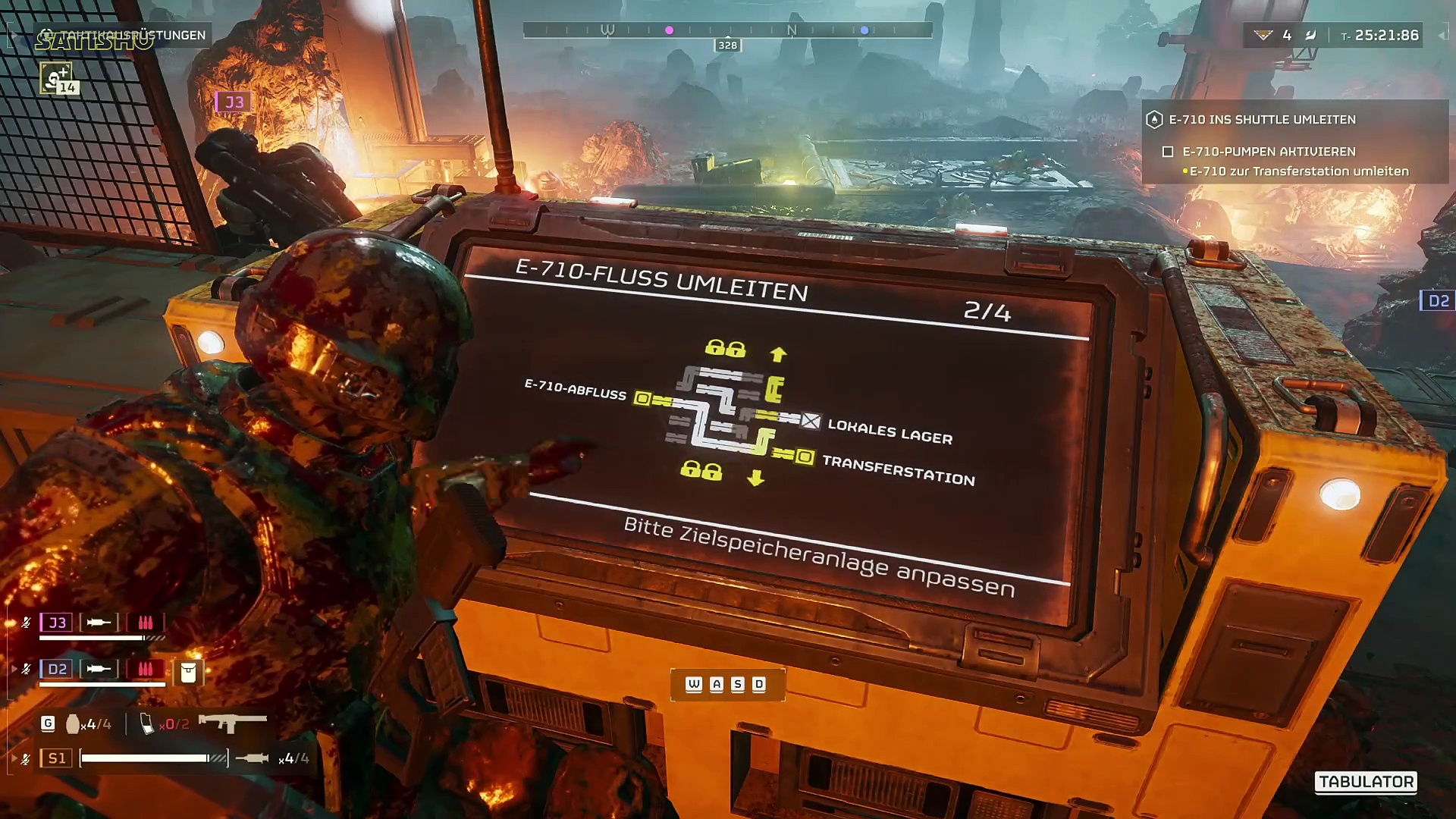Select the down arrow on the terminal
The width and height of the screenshot is (1456, 819).
coord(755,478)
